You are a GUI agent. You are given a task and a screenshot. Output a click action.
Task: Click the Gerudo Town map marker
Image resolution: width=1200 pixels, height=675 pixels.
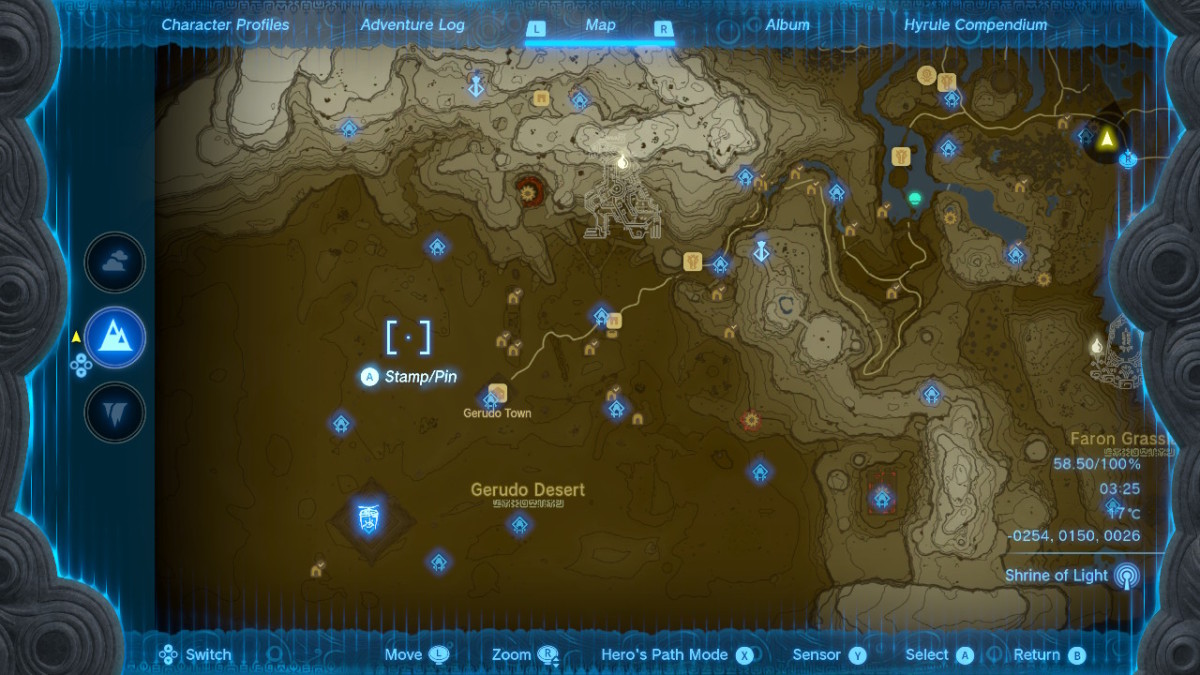click(x=498, y=393)
